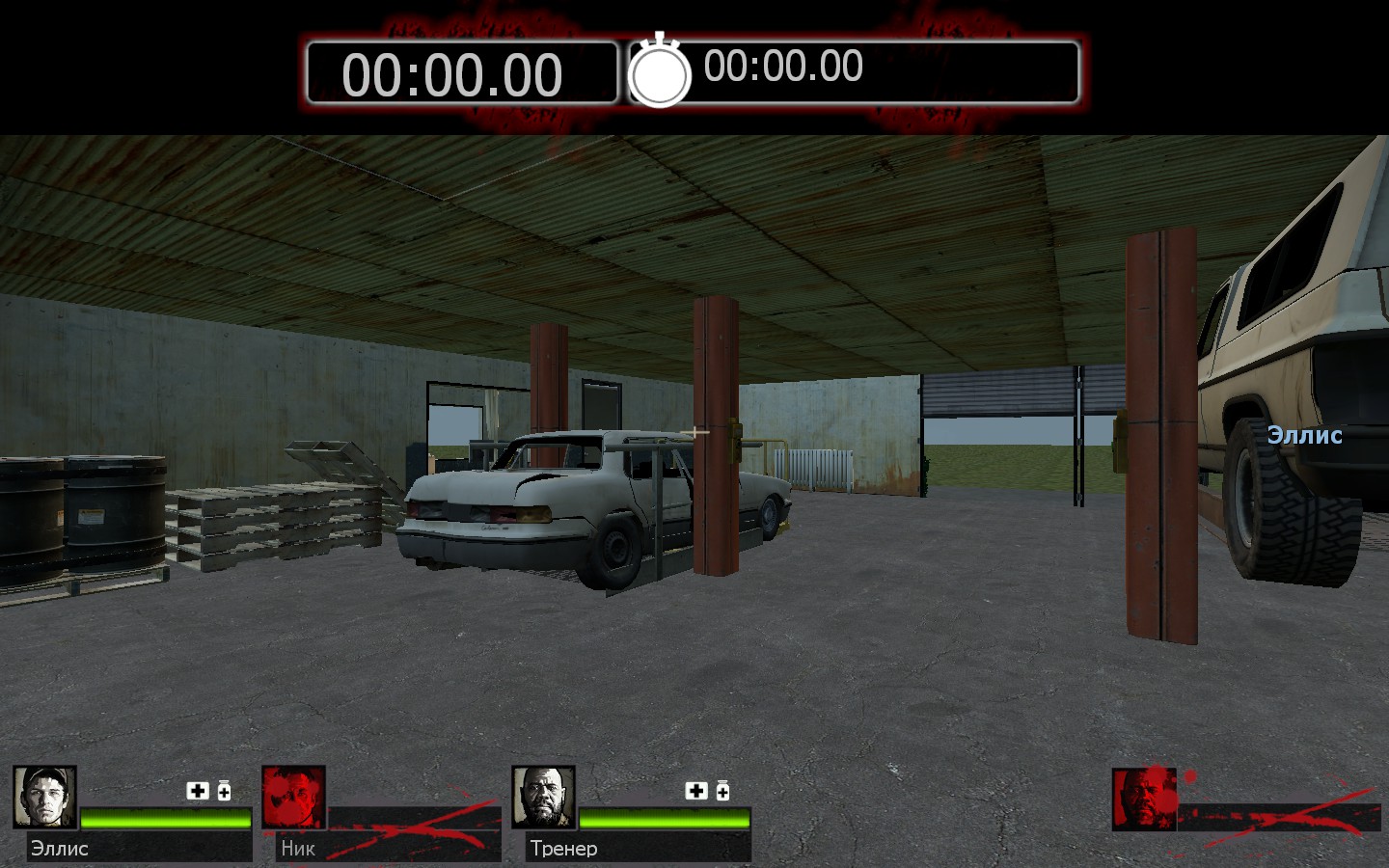This screenshot has width=1389, height=868.
Task: Click Coach's first aid kit icon
Action: pos(696,791)
